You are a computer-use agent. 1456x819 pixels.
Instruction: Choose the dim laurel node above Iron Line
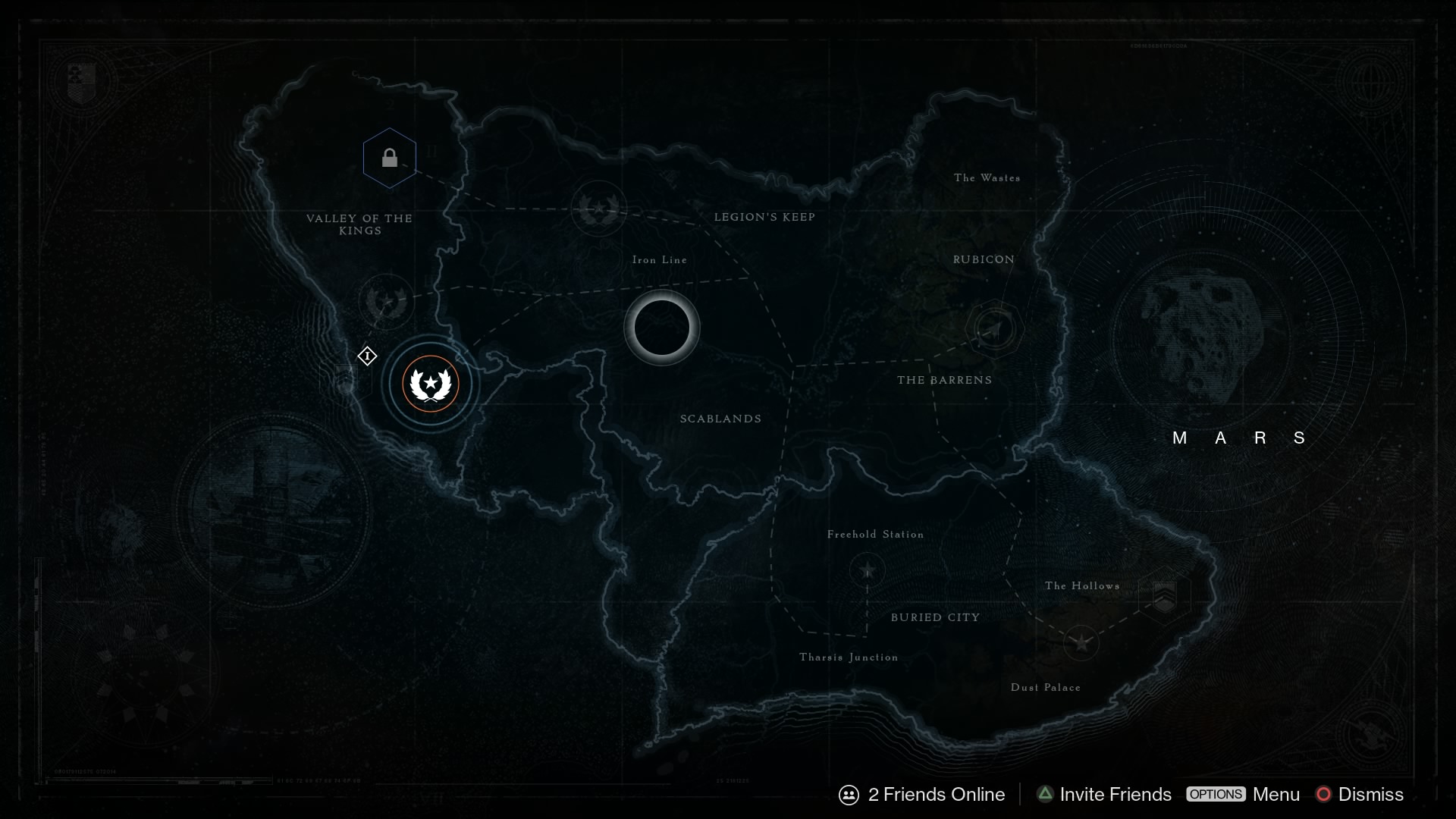click(x=599, y=208)
